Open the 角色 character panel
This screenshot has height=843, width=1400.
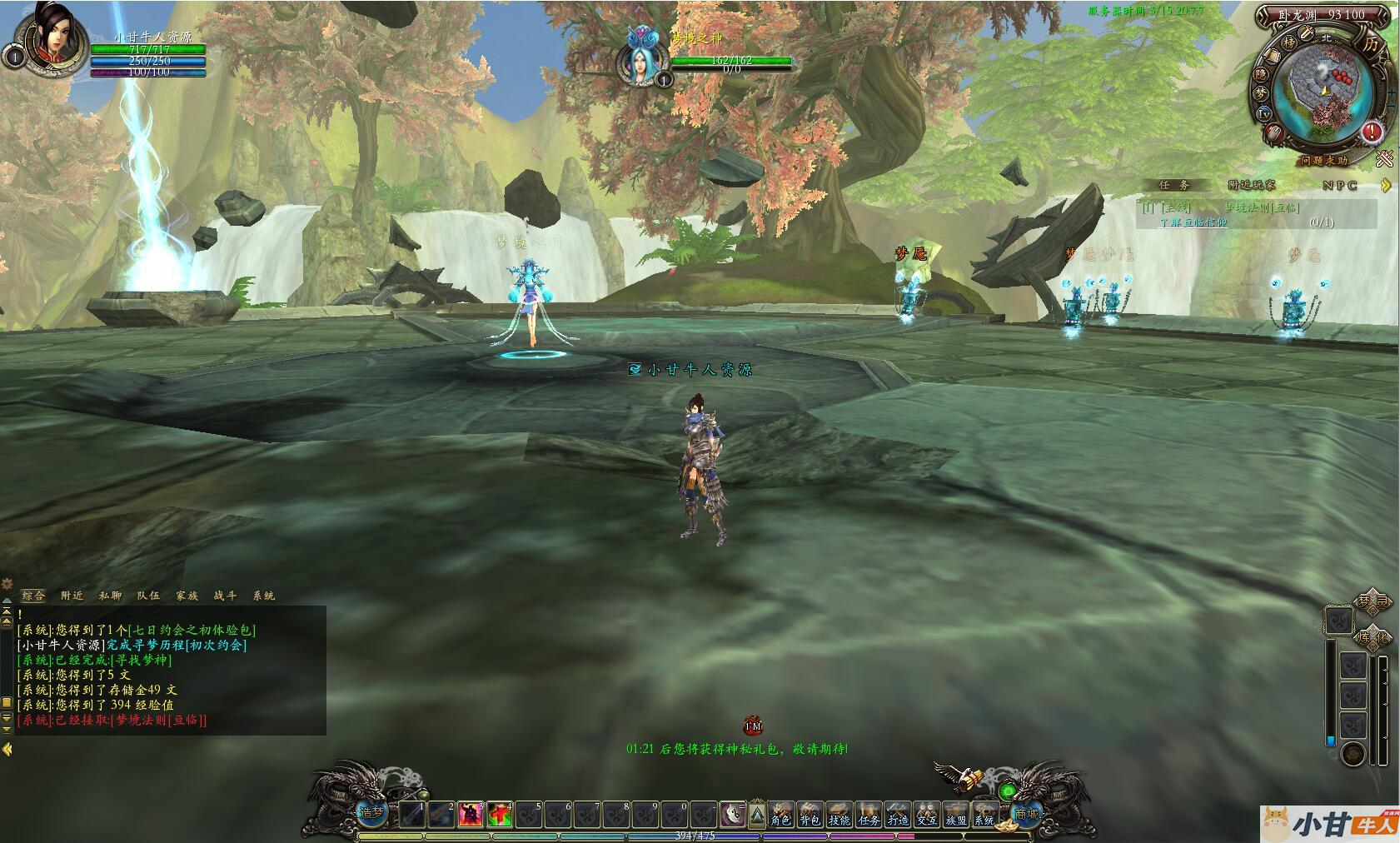780,814
